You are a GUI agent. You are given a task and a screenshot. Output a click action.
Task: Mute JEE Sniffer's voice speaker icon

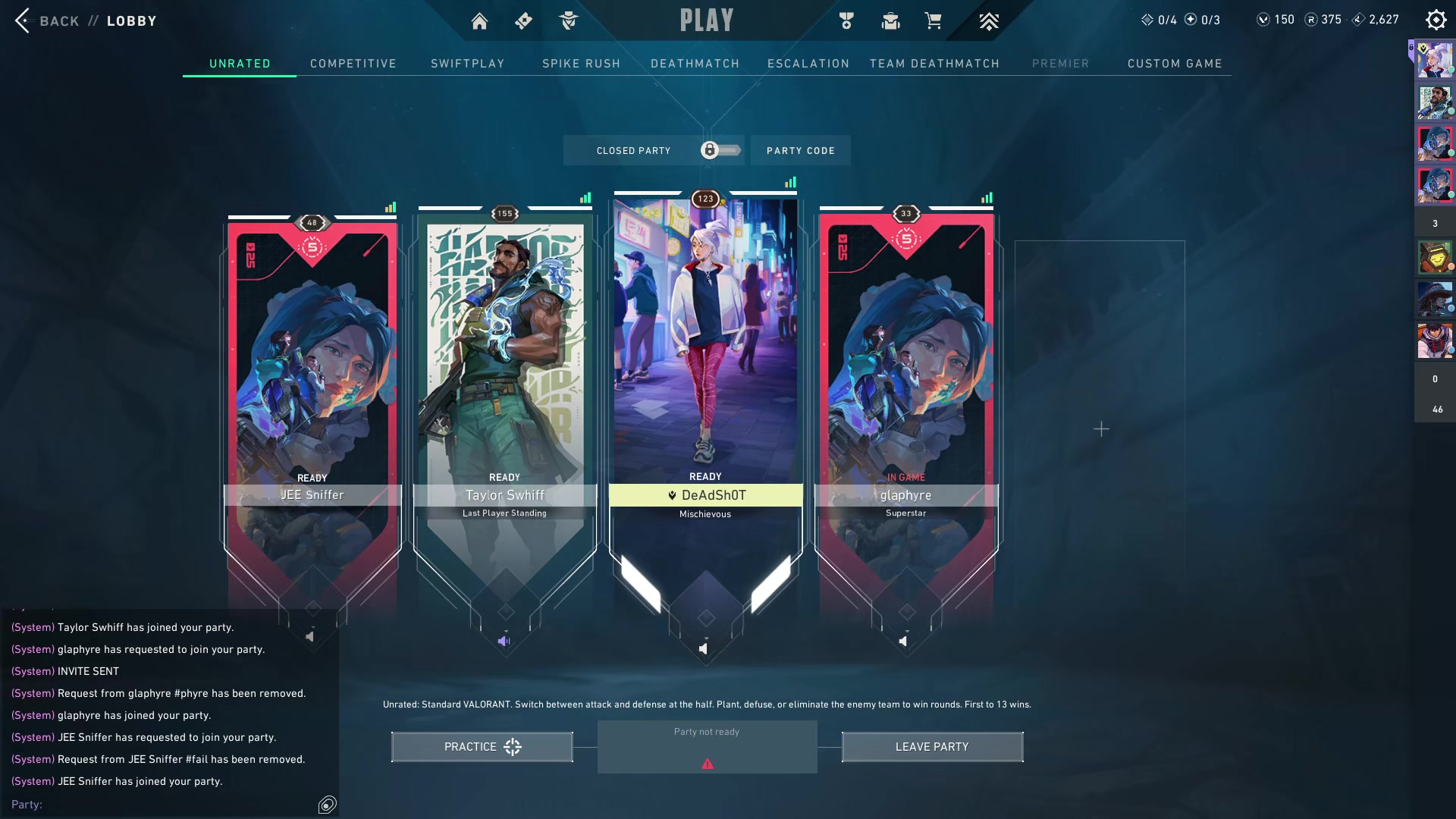309,637
